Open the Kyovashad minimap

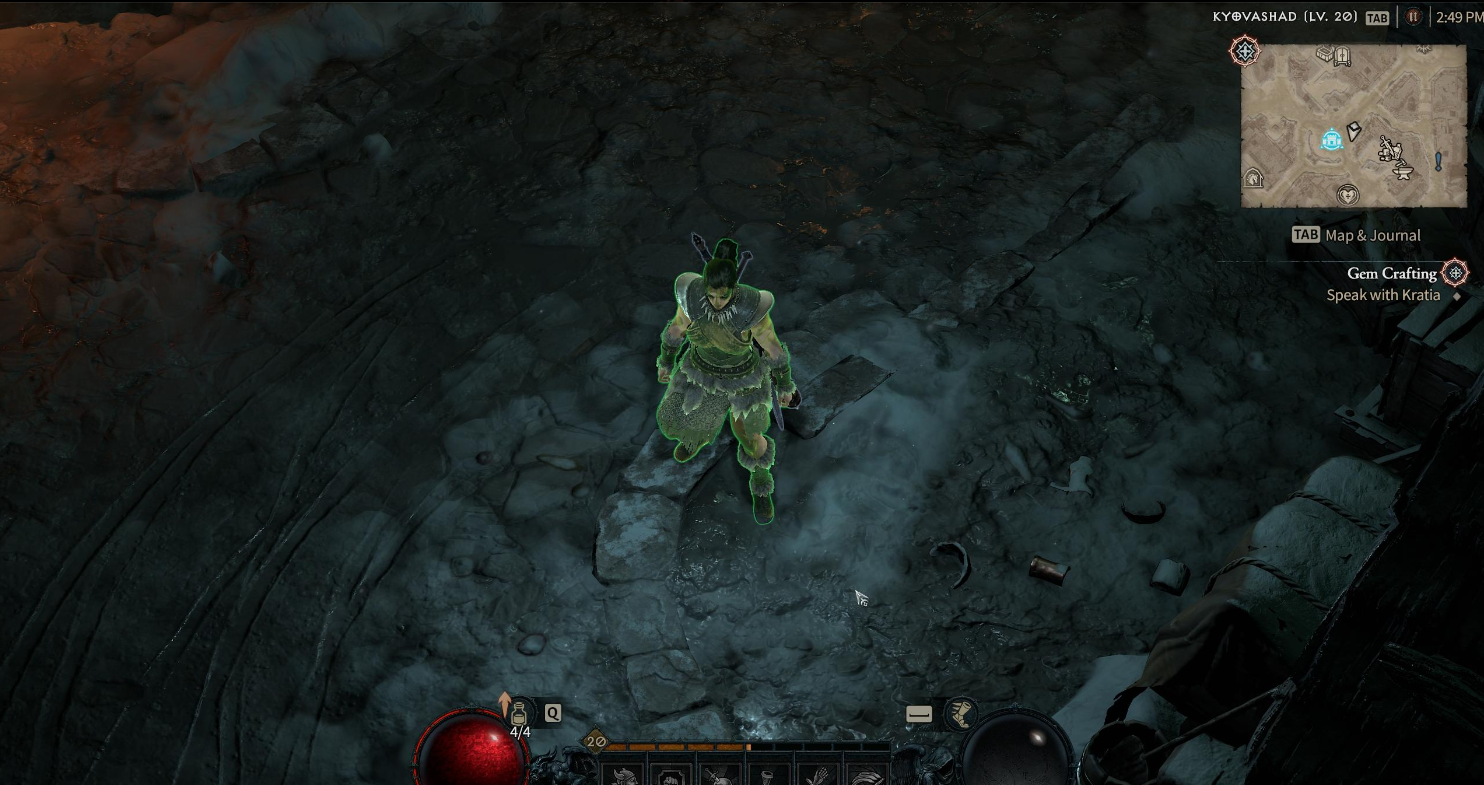(1353, 125)
